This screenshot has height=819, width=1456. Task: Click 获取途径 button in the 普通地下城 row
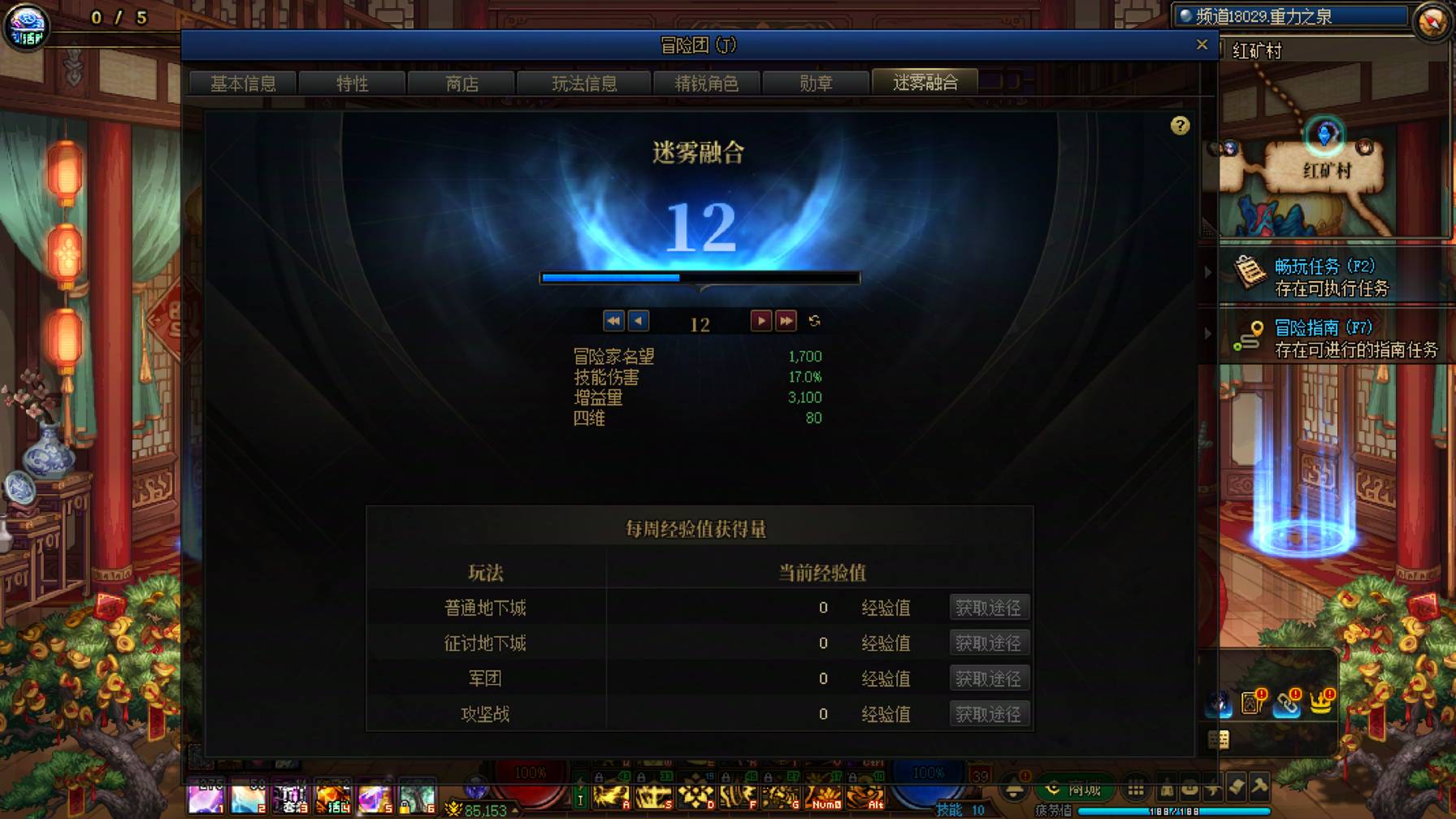[x=990, y=607]
